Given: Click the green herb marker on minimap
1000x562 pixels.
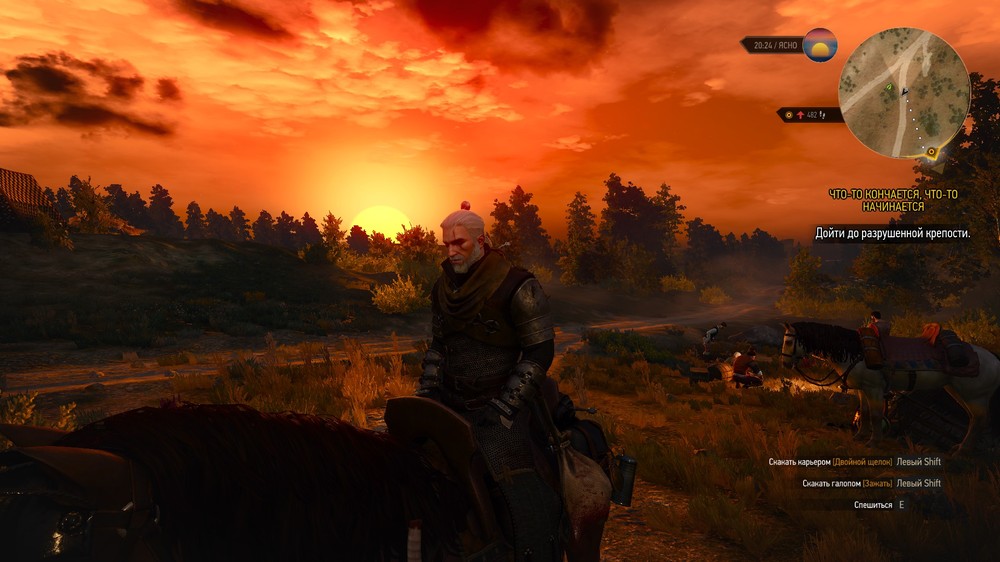Looking at the screenshot, I should [x=887, y=88].
